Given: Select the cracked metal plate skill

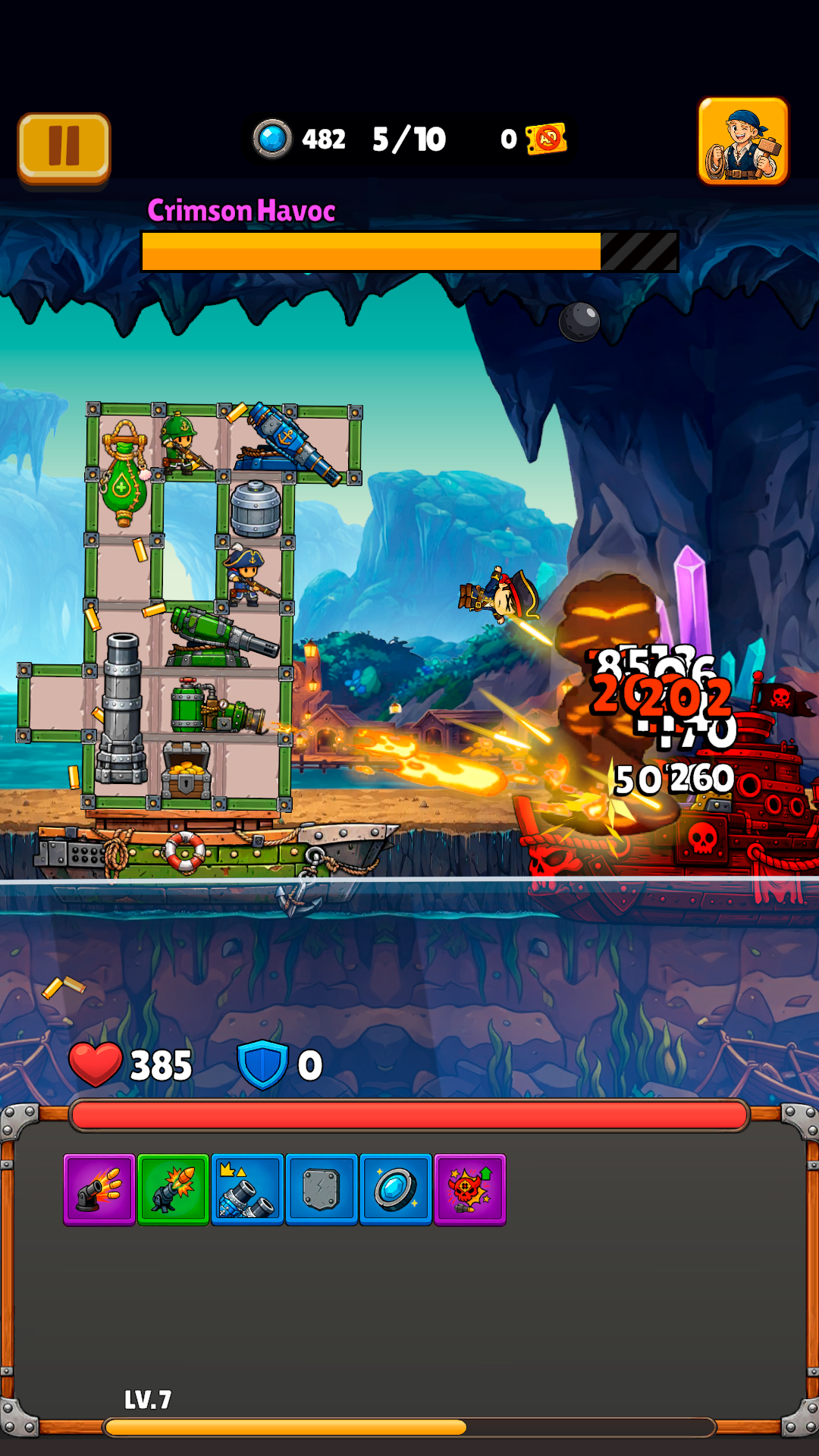Looking at the screenshot, I should 322,1189.
